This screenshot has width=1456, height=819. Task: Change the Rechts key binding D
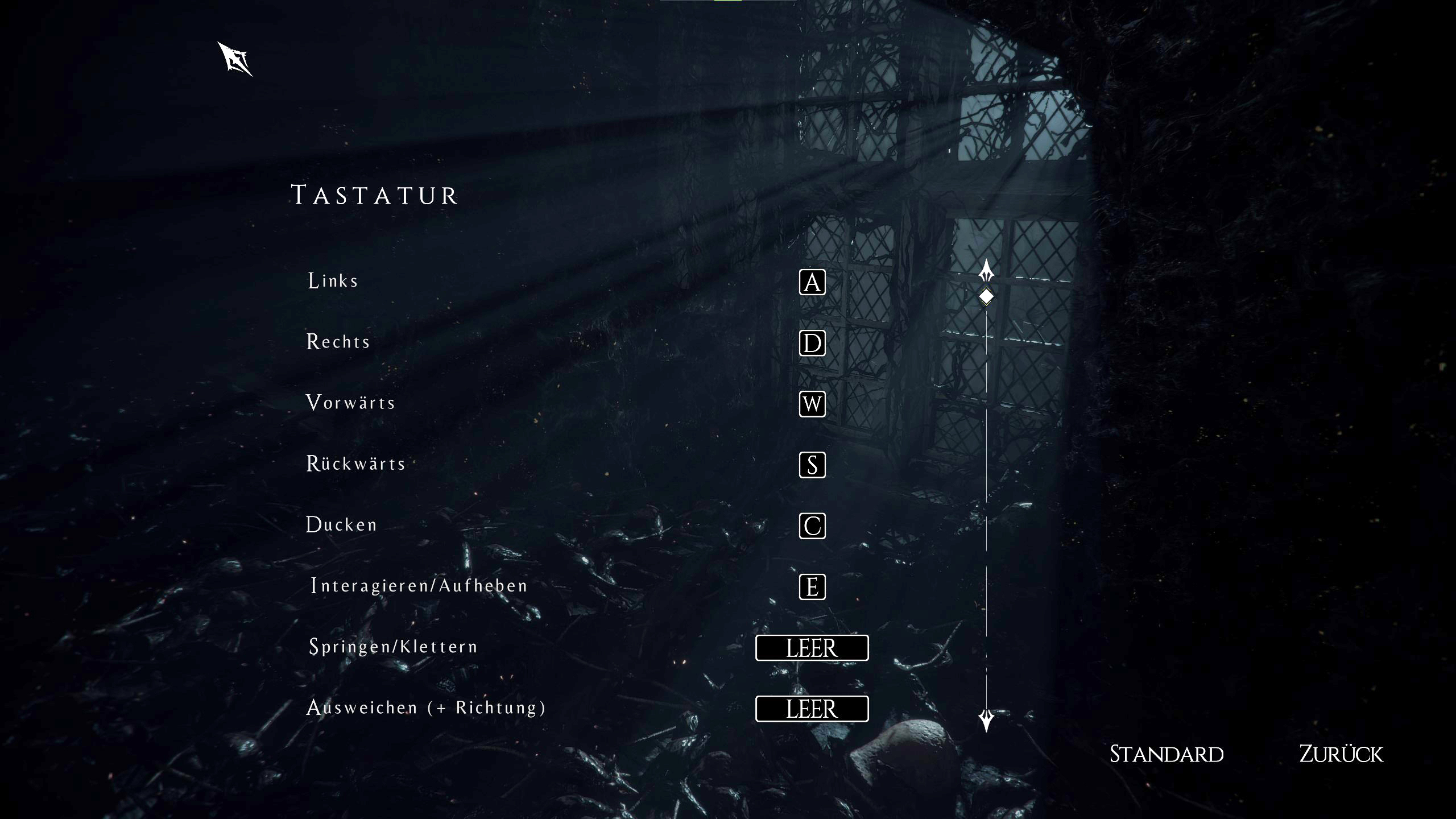point(812,343)
